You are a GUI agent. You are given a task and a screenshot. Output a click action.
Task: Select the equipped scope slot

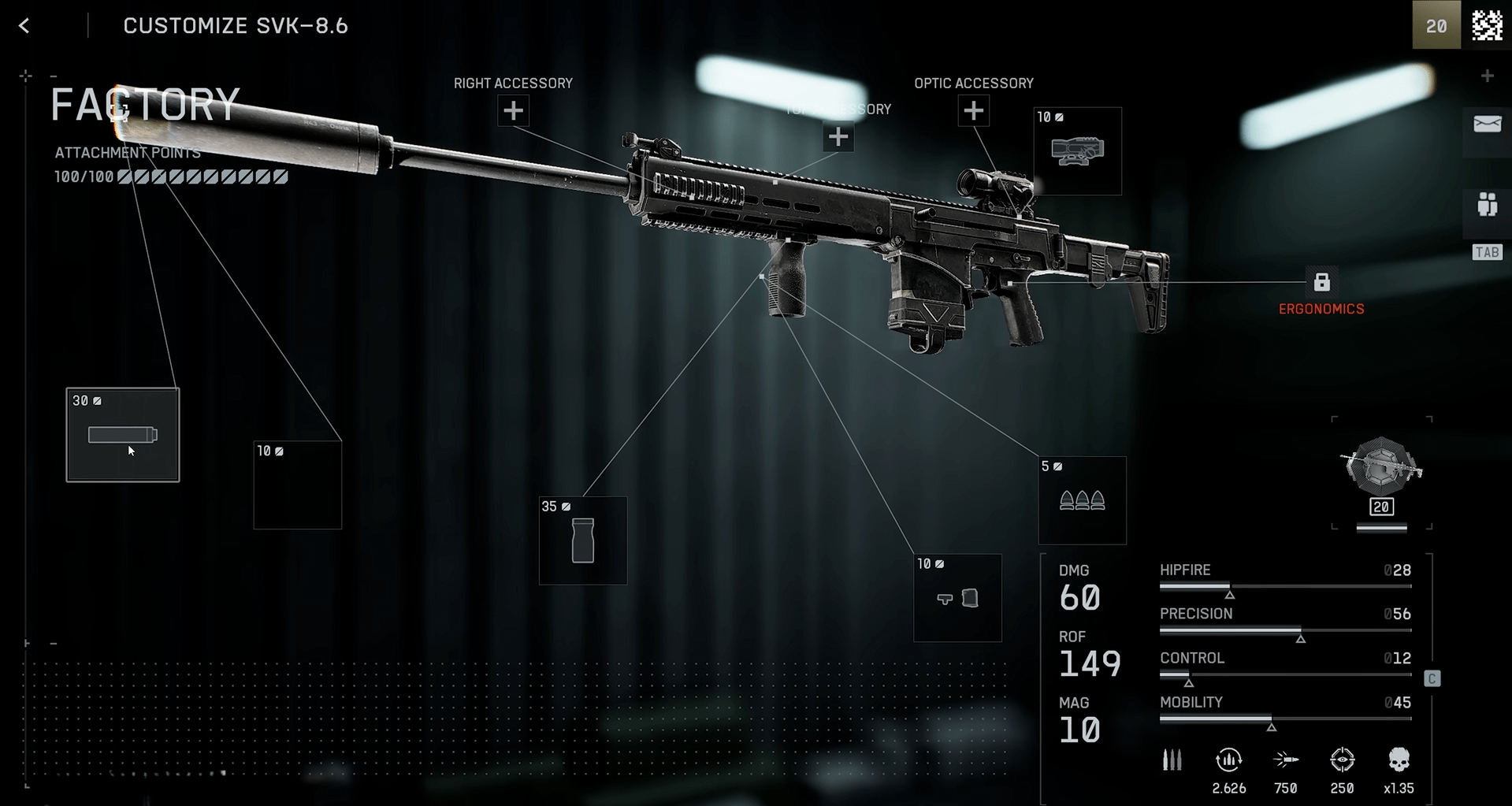[x=1077, y=151]
